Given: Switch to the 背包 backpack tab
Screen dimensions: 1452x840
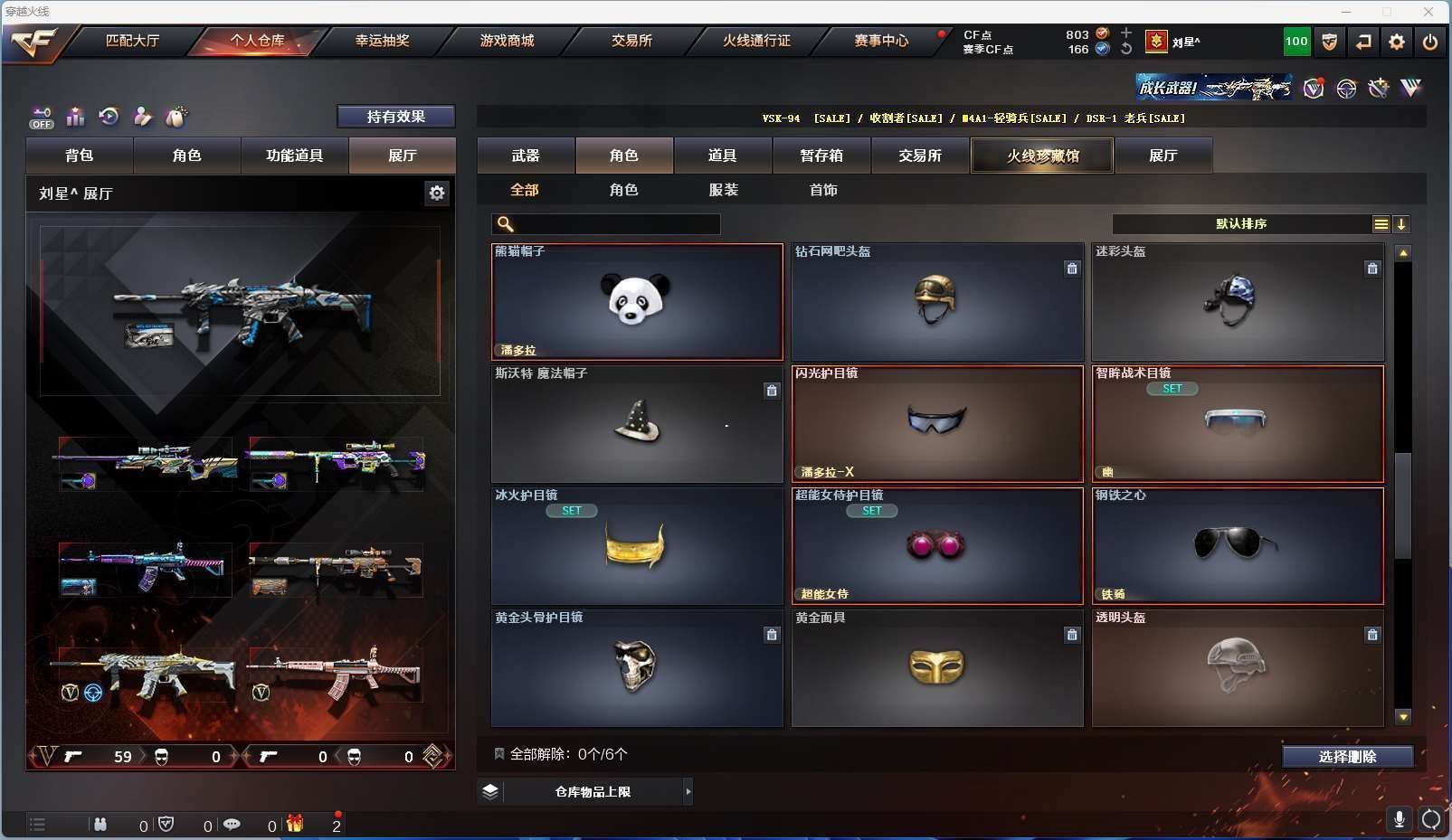Looking at the screenshot, I should 80,156.
